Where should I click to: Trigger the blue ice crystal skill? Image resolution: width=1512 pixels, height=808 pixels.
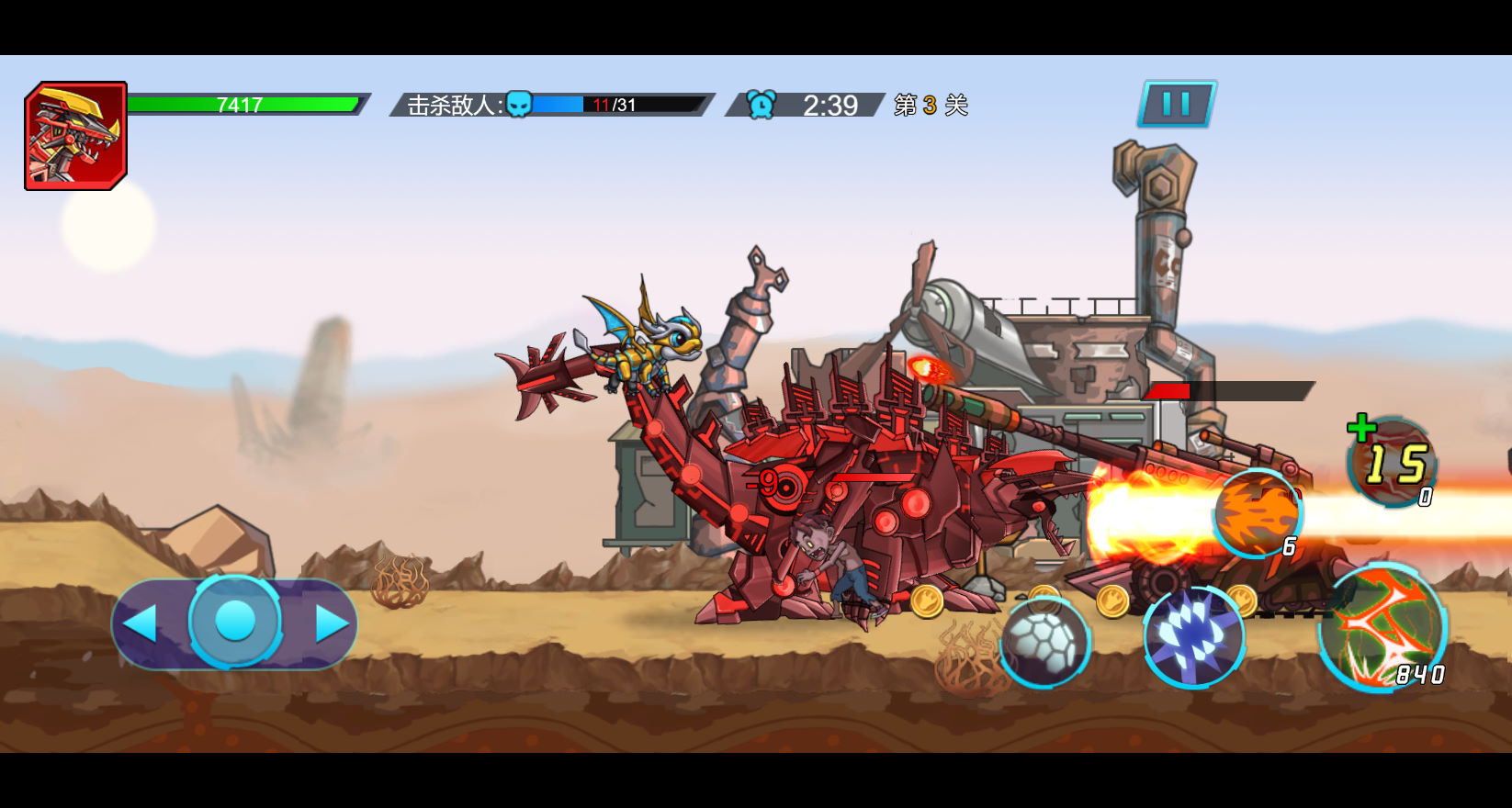pyautogui.click(x=1193, y=636)
